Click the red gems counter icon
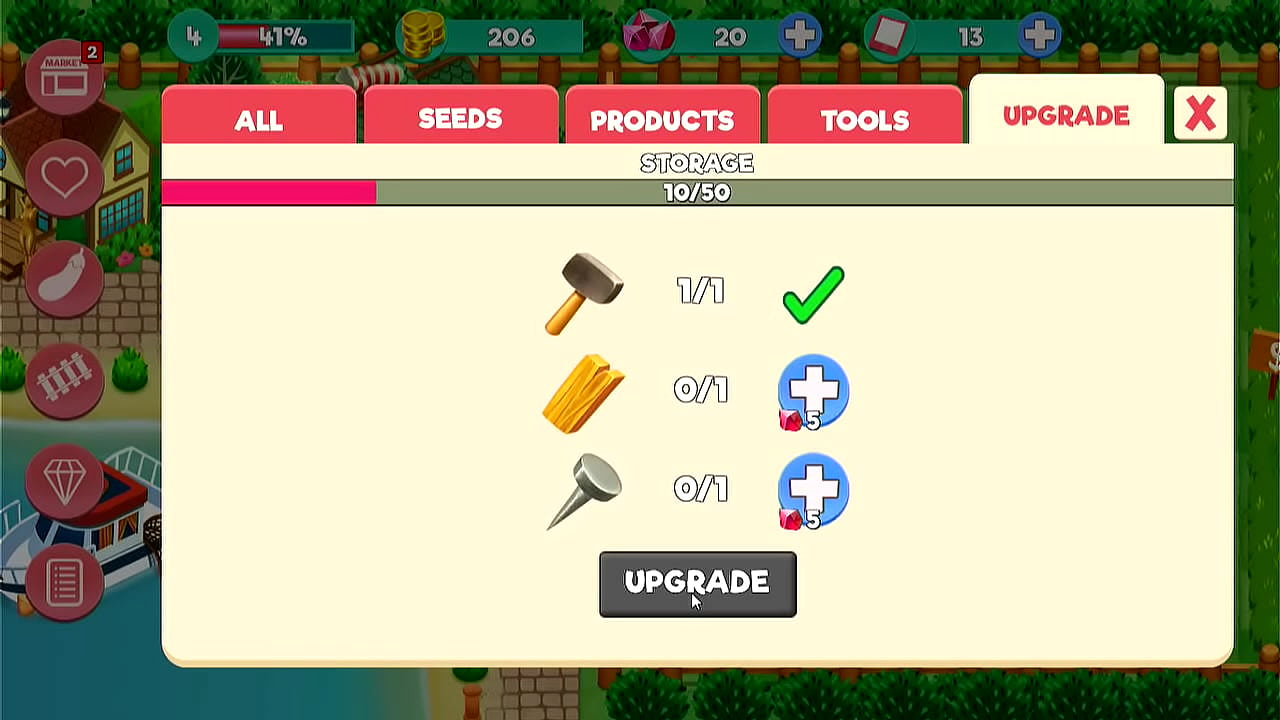The image size is (1280, 720). (x=648, y=36)
